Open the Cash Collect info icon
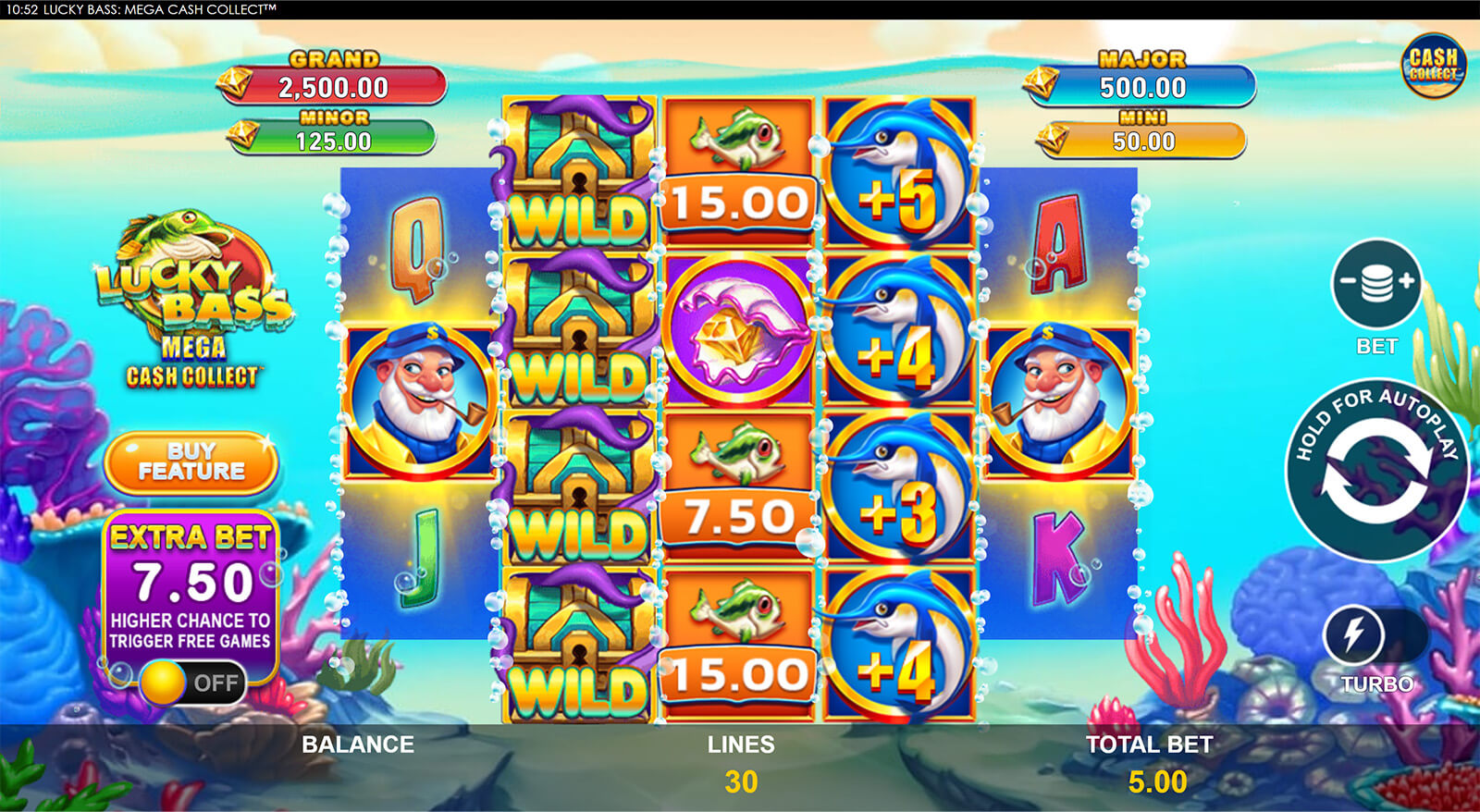 pyautogui.click(x=1436, y=63)
